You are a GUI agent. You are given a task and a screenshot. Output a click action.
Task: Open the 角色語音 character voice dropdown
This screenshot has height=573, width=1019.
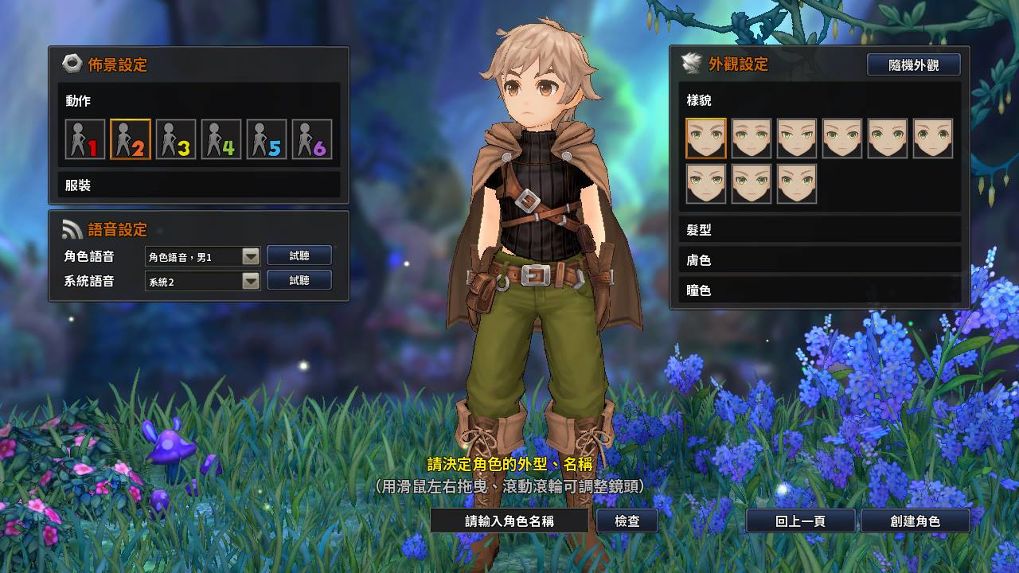pyautogui.click(x=250, y=257)
